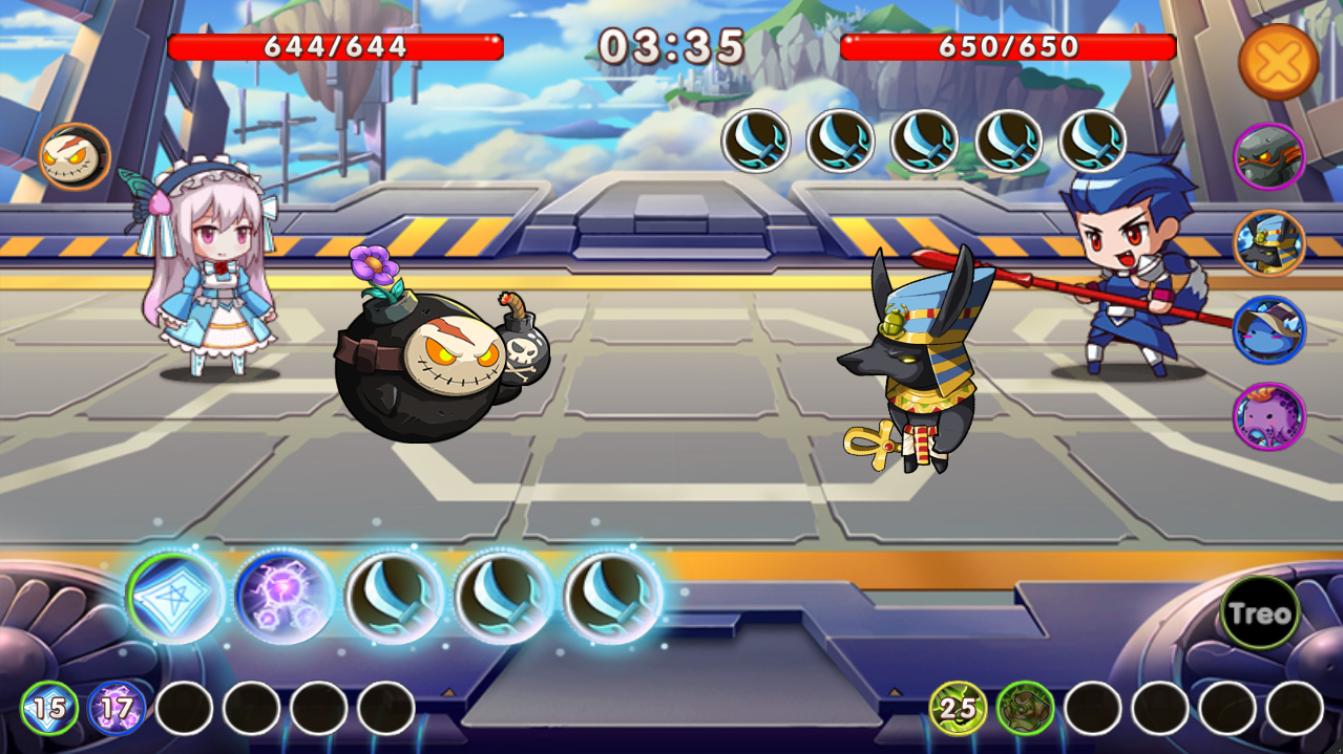Inspect the shield buff showing 15

(48, 709)
